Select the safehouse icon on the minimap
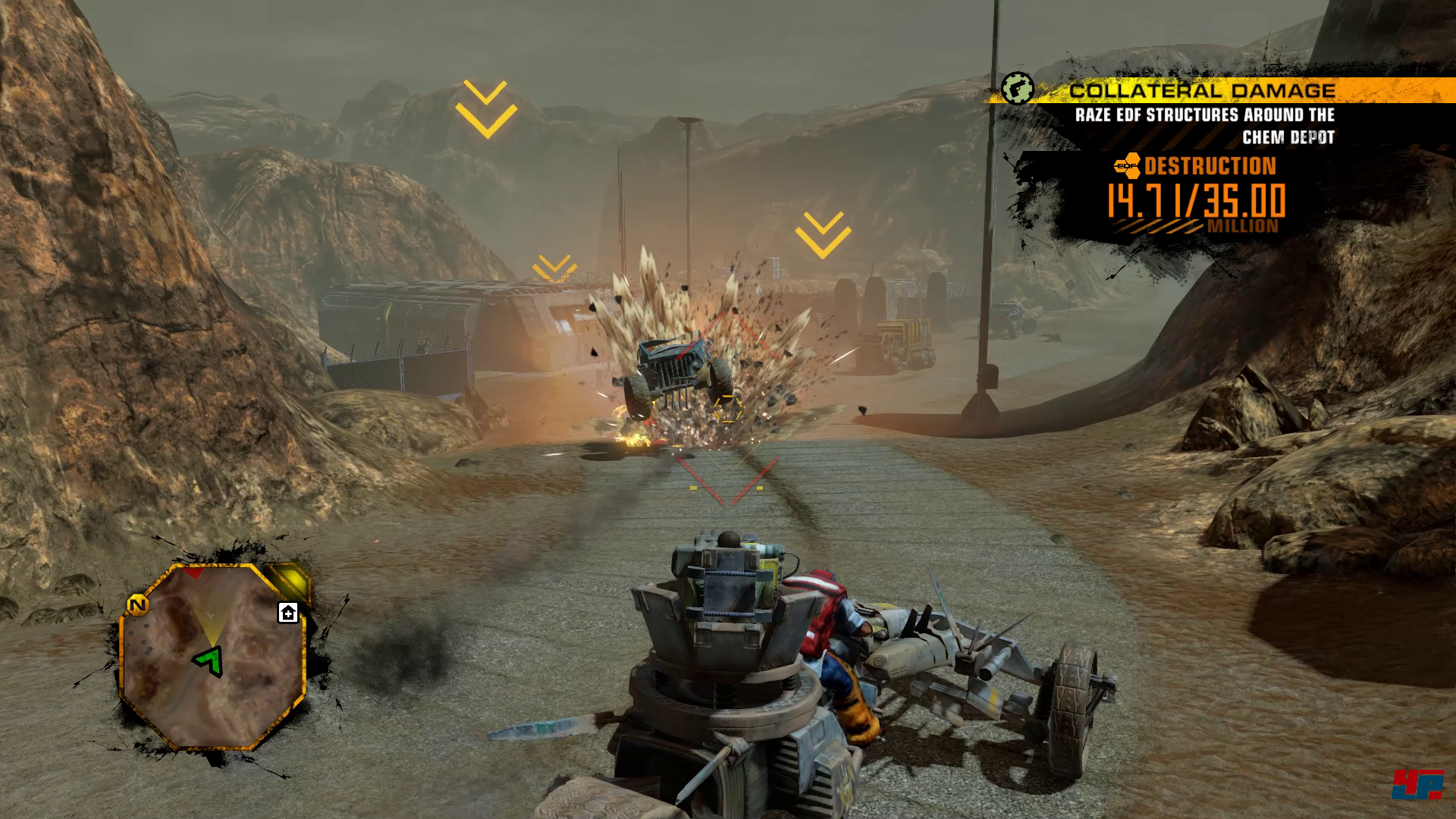Image resolution: width=1456 pixels, height=819 pixels. (x=288, y=613)
